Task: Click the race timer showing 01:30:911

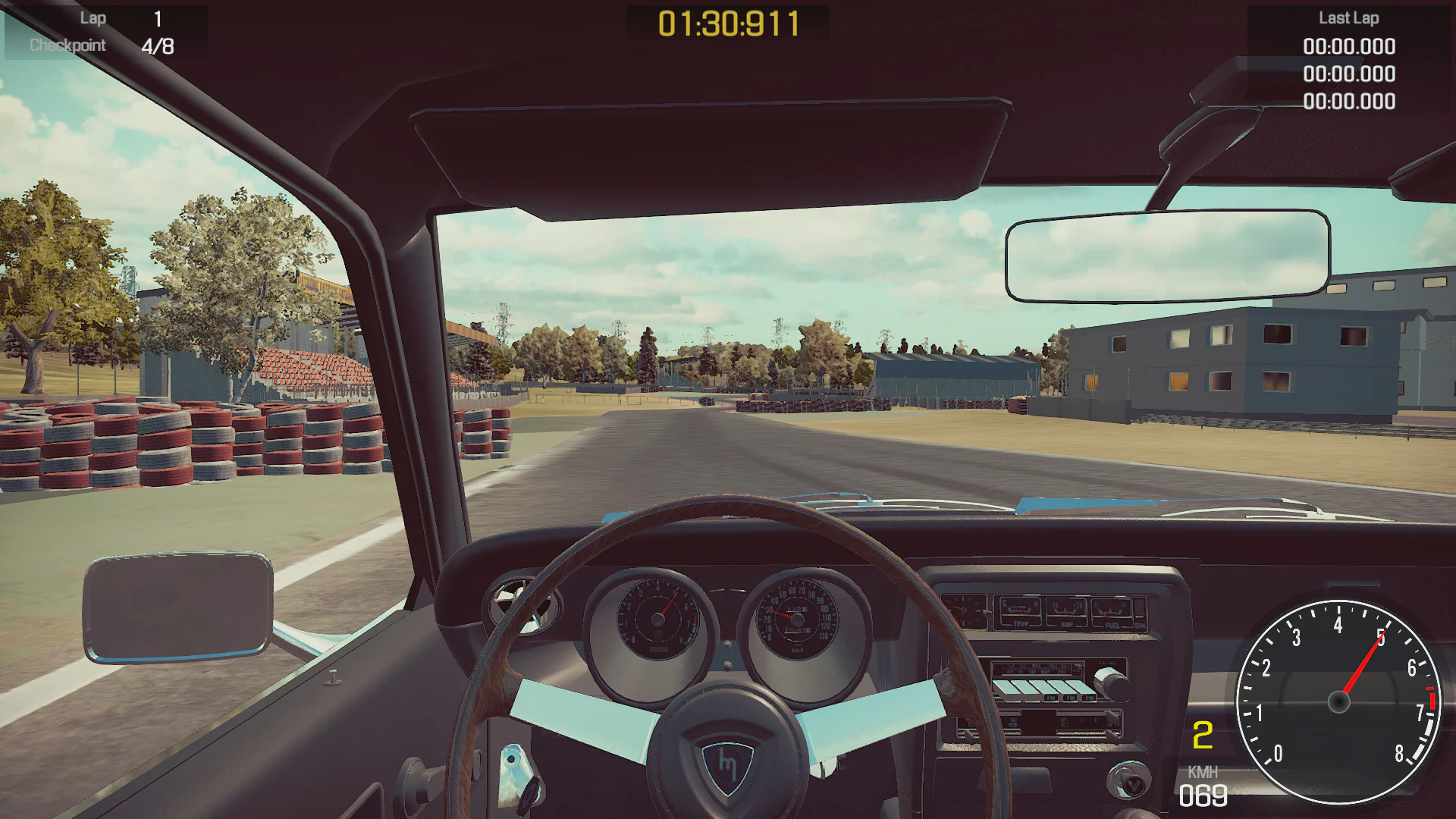Action: click(726, 23)
